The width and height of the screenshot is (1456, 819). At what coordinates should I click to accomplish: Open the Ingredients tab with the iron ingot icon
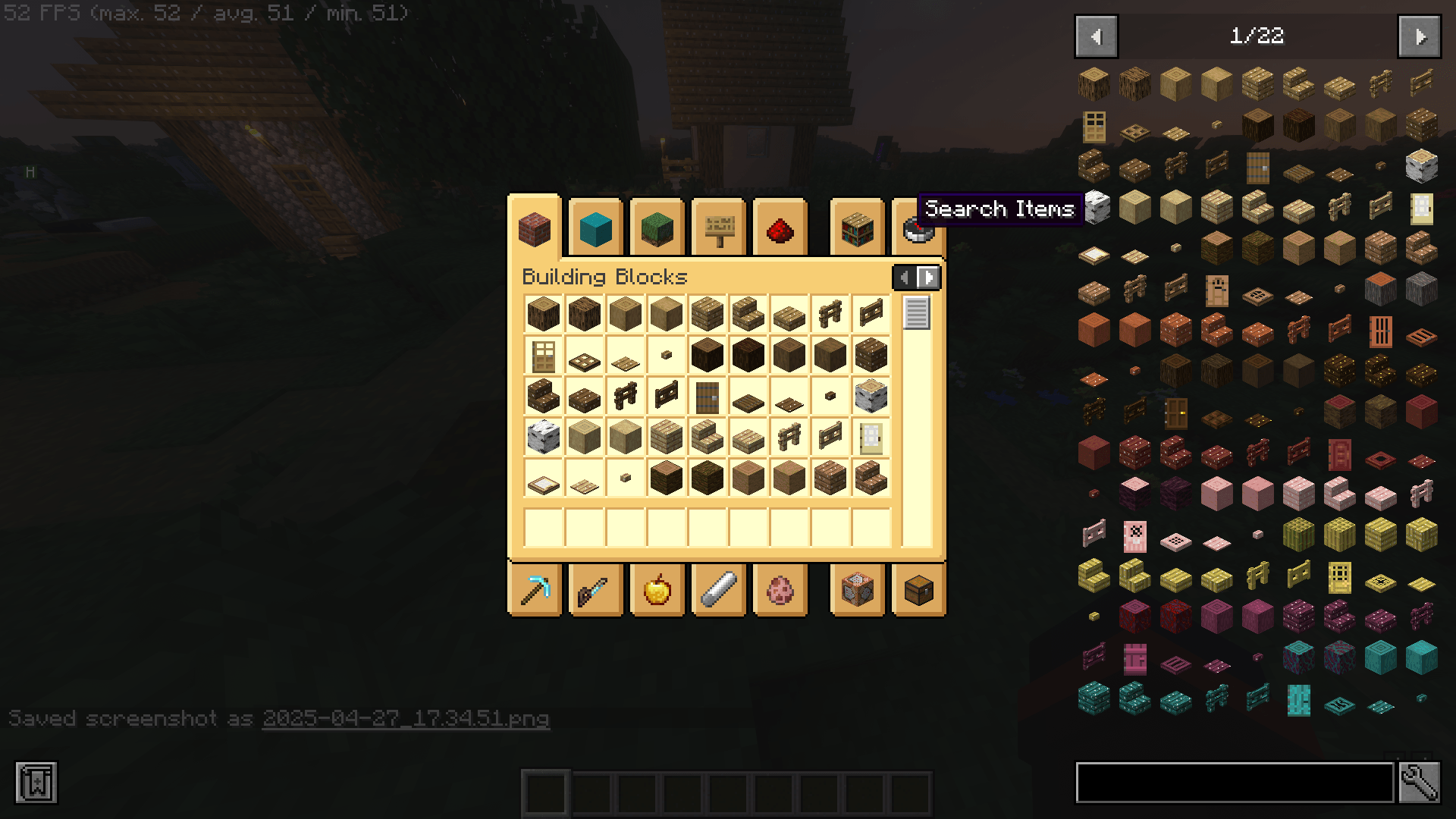coord(718,590)
